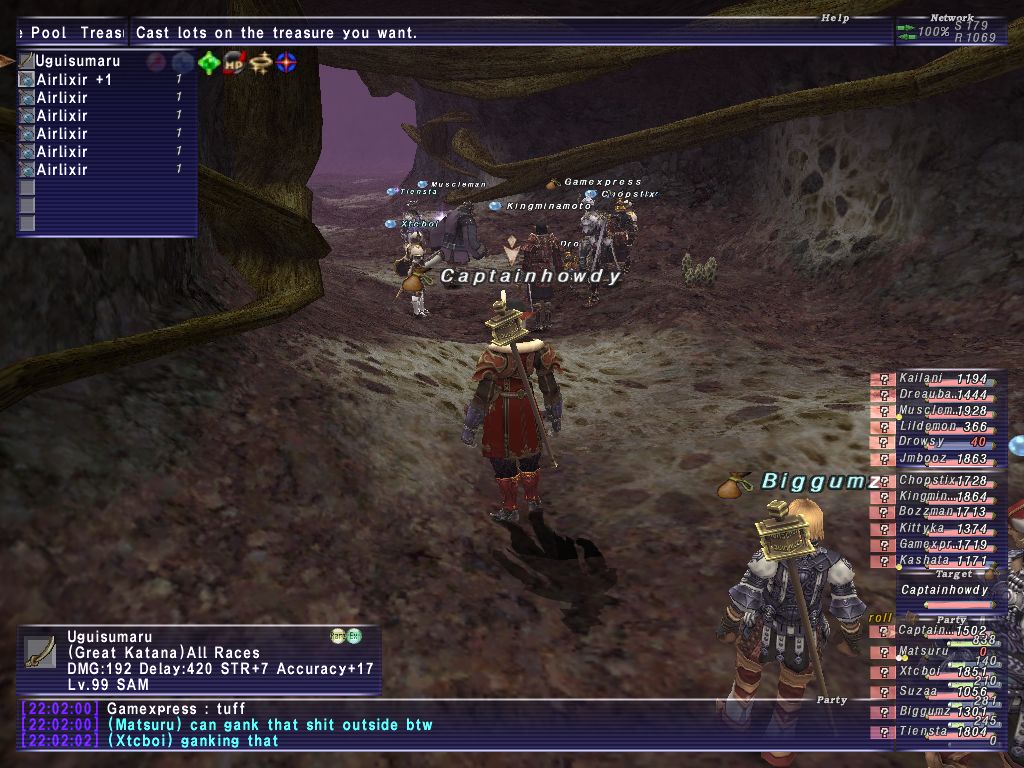Viewport: 1024px width, 768px height.
Task: Click the golden ring status effect icon
Action: click(260, 63)
